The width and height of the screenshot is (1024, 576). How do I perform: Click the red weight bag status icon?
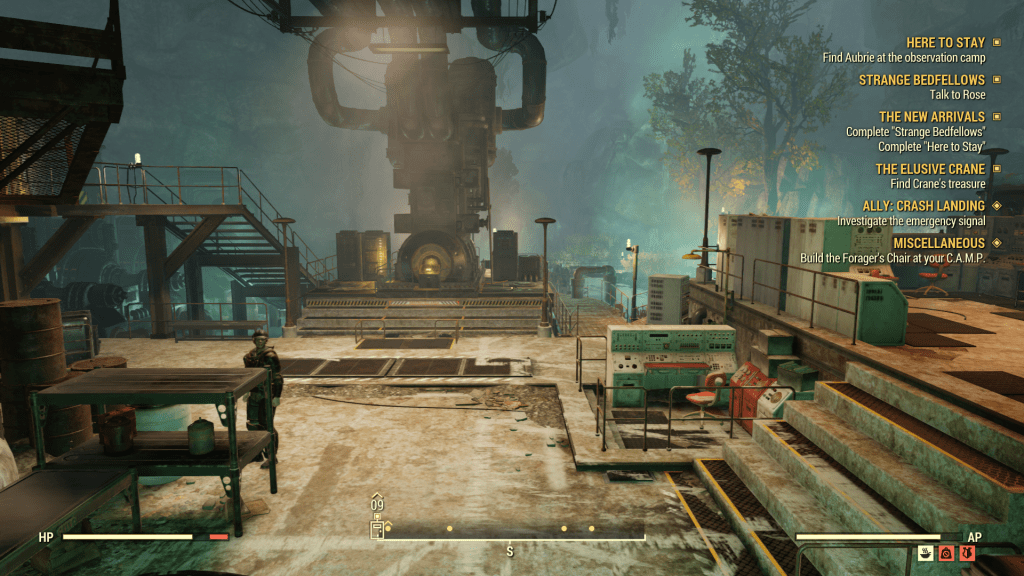(946, 552)
